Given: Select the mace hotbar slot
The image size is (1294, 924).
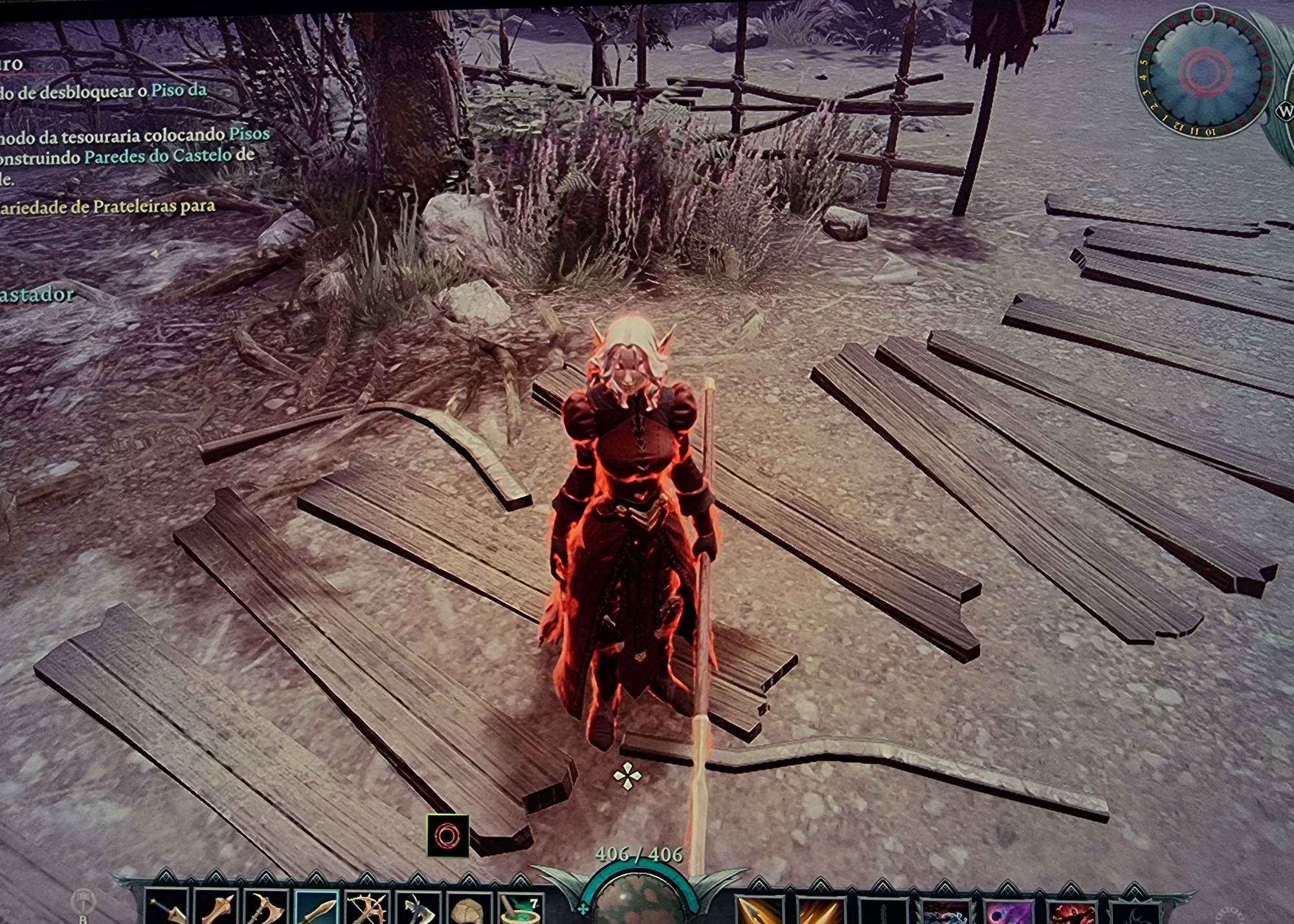Looking at the screenshot, I should [217, 909].
